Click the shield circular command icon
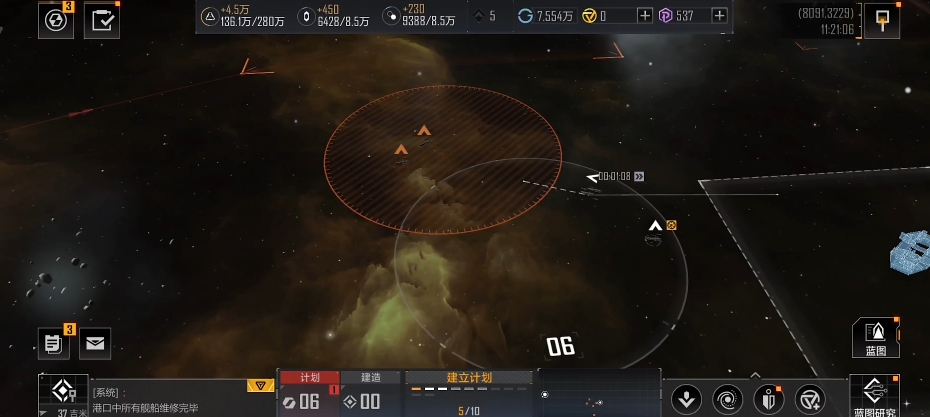This screenshot has height=417, width=930. [x=768, y=399]
